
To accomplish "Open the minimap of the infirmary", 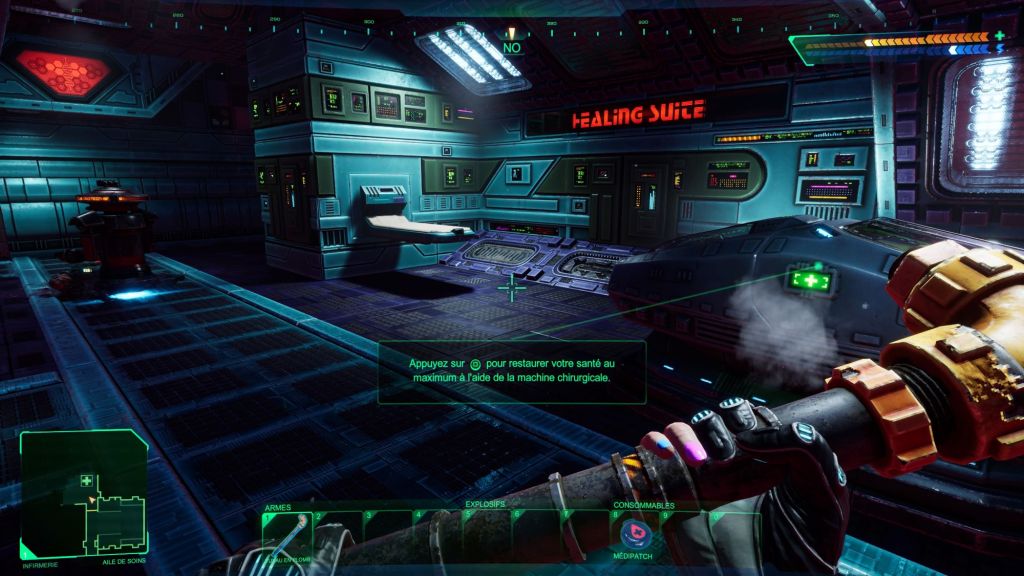I will (84, 493).
